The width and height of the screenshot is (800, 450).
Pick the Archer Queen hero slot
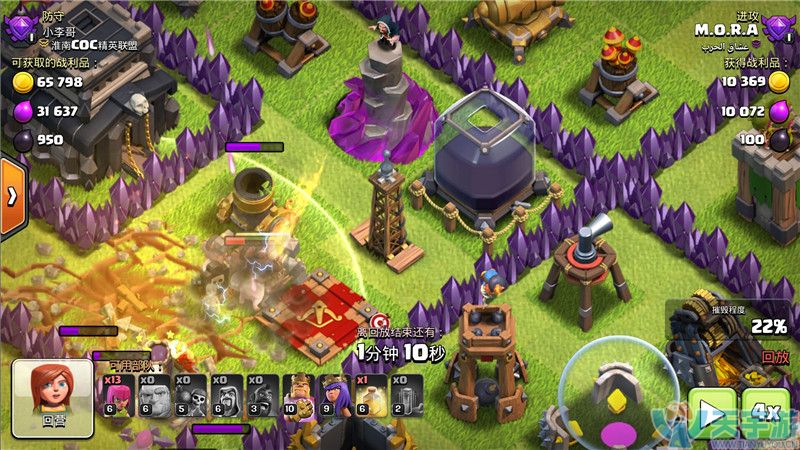tap(330, 395)
